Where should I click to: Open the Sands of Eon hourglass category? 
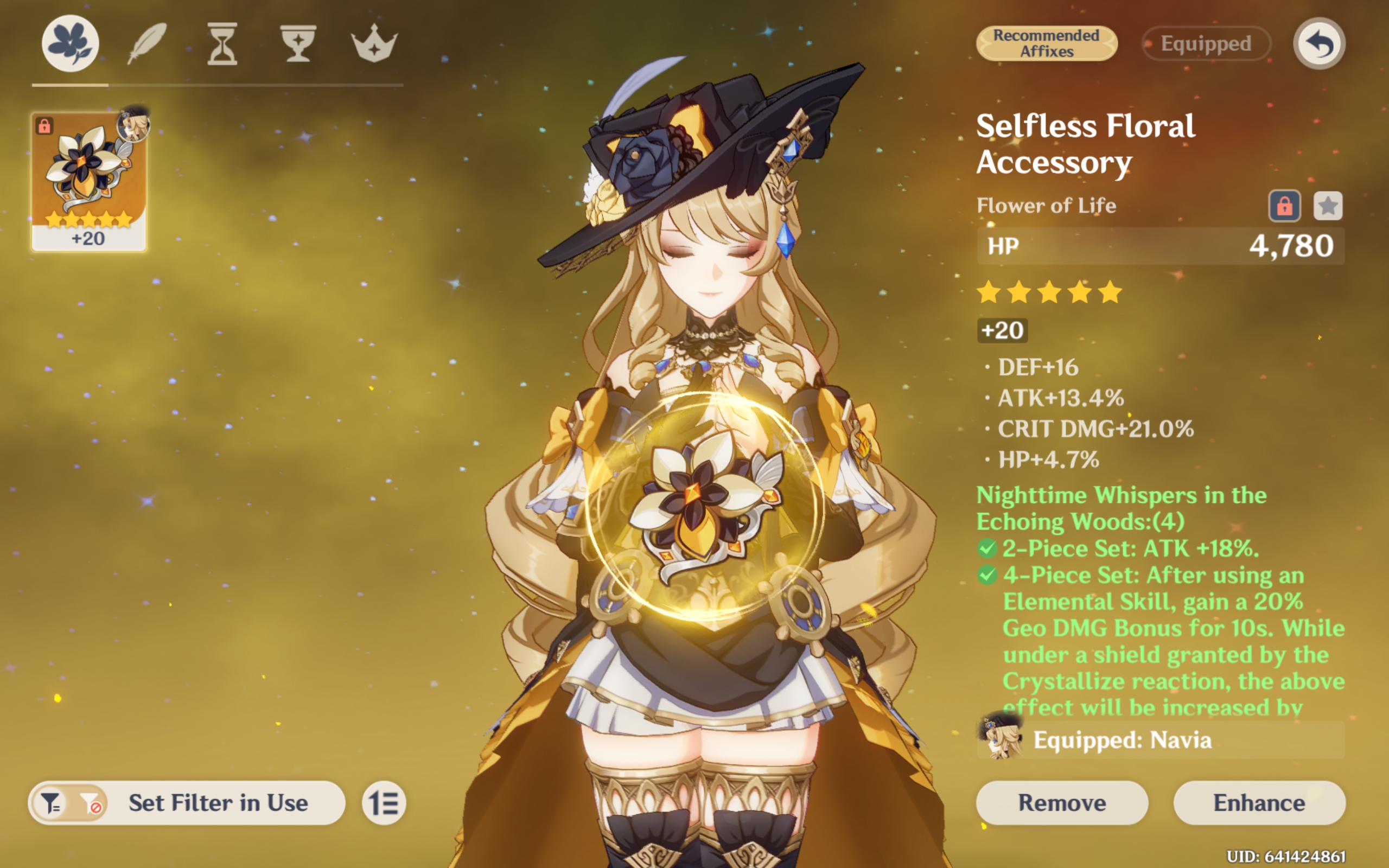222,42
